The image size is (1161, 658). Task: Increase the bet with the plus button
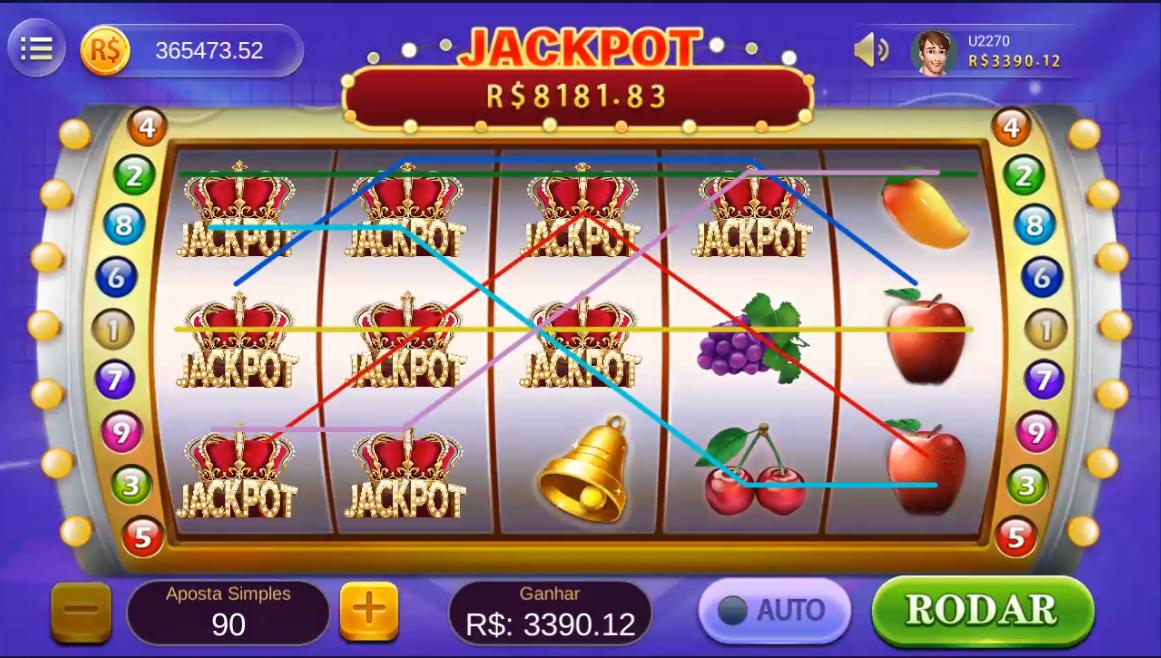[x=369, y=610]
